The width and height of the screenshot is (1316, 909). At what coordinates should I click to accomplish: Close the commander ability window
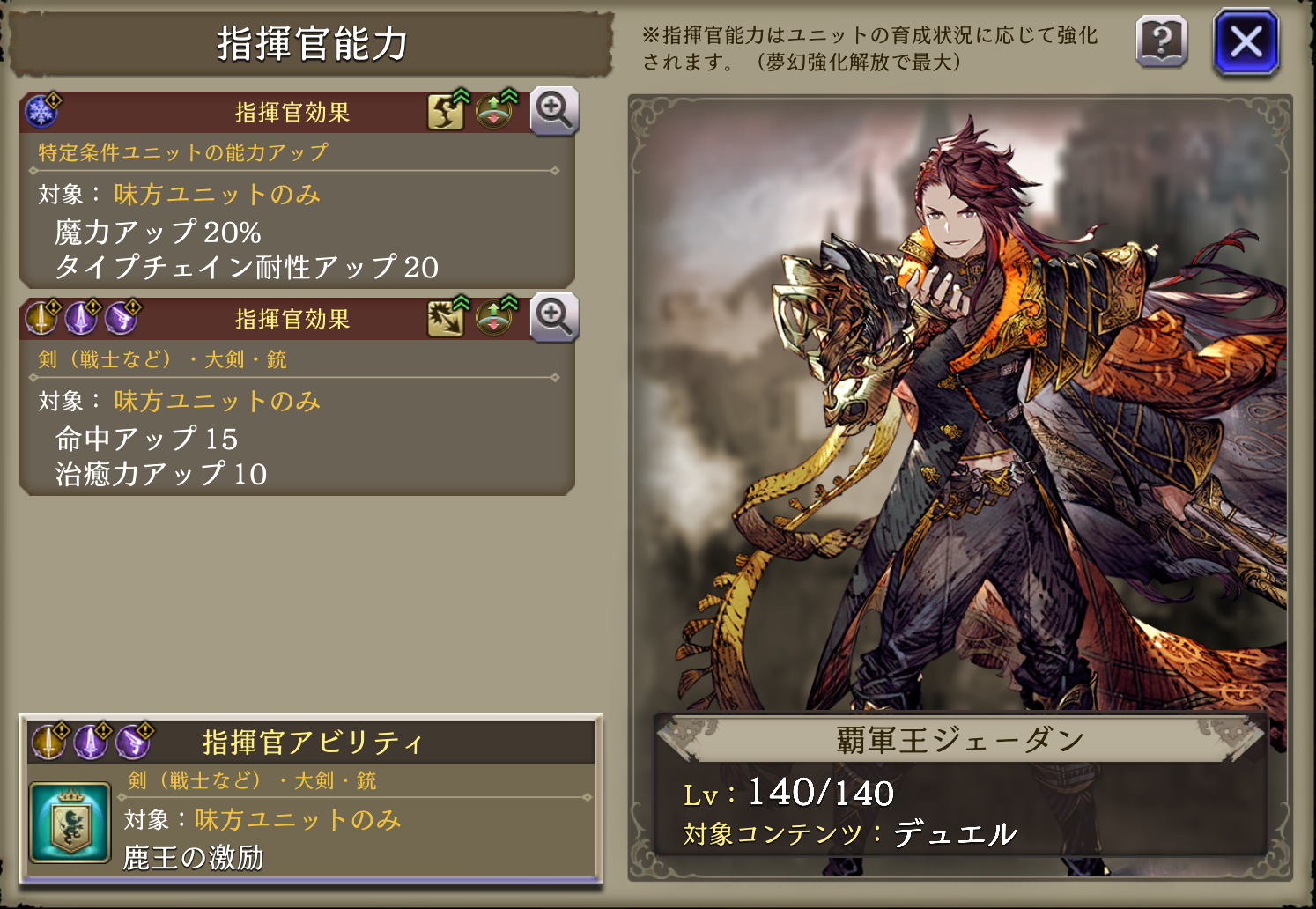pyautogui.click(x=1246, y=41)
